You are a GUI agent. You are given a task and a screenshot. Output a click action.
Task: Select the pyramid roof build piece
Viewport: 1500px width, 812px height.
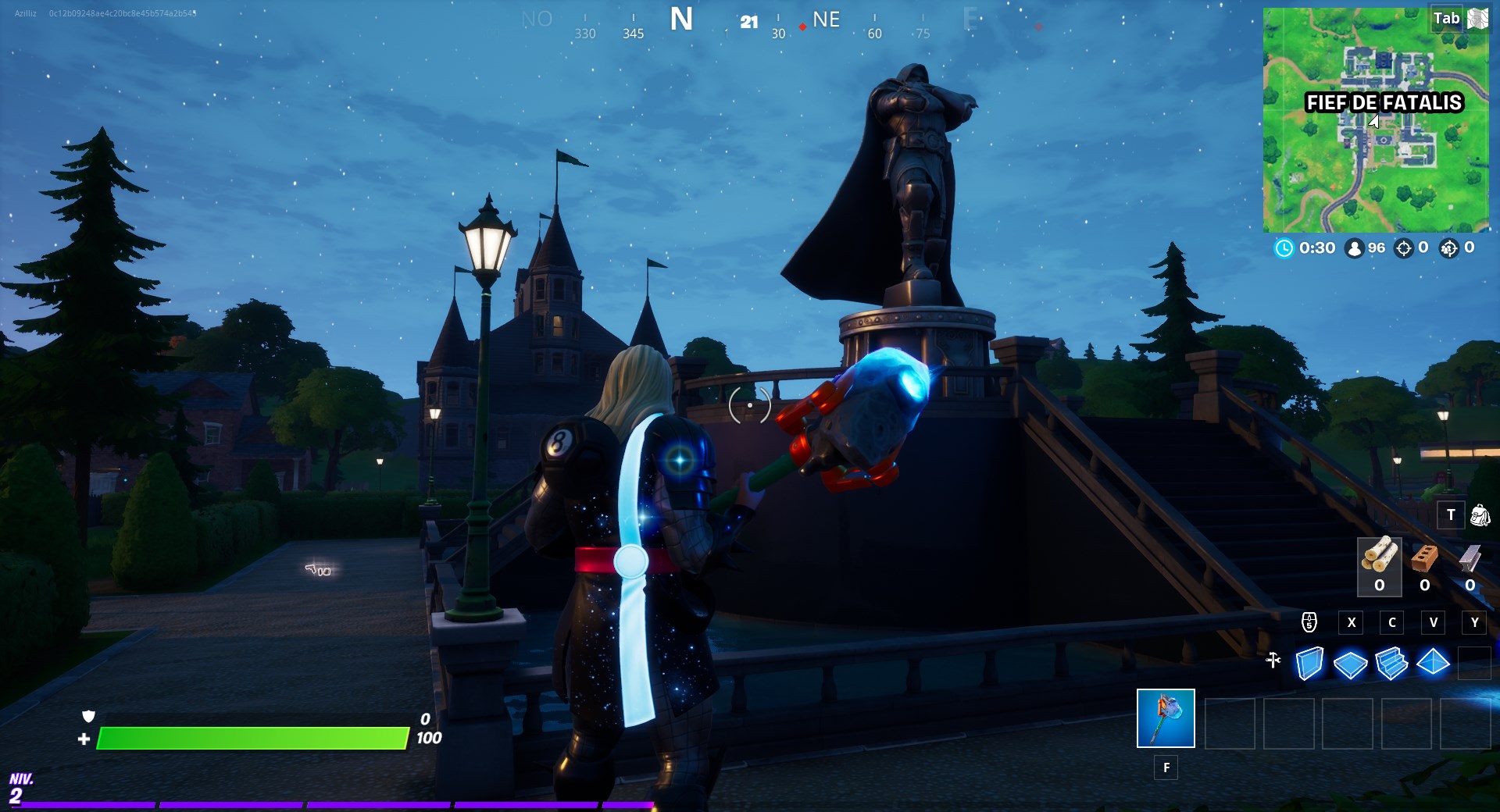1434,662
